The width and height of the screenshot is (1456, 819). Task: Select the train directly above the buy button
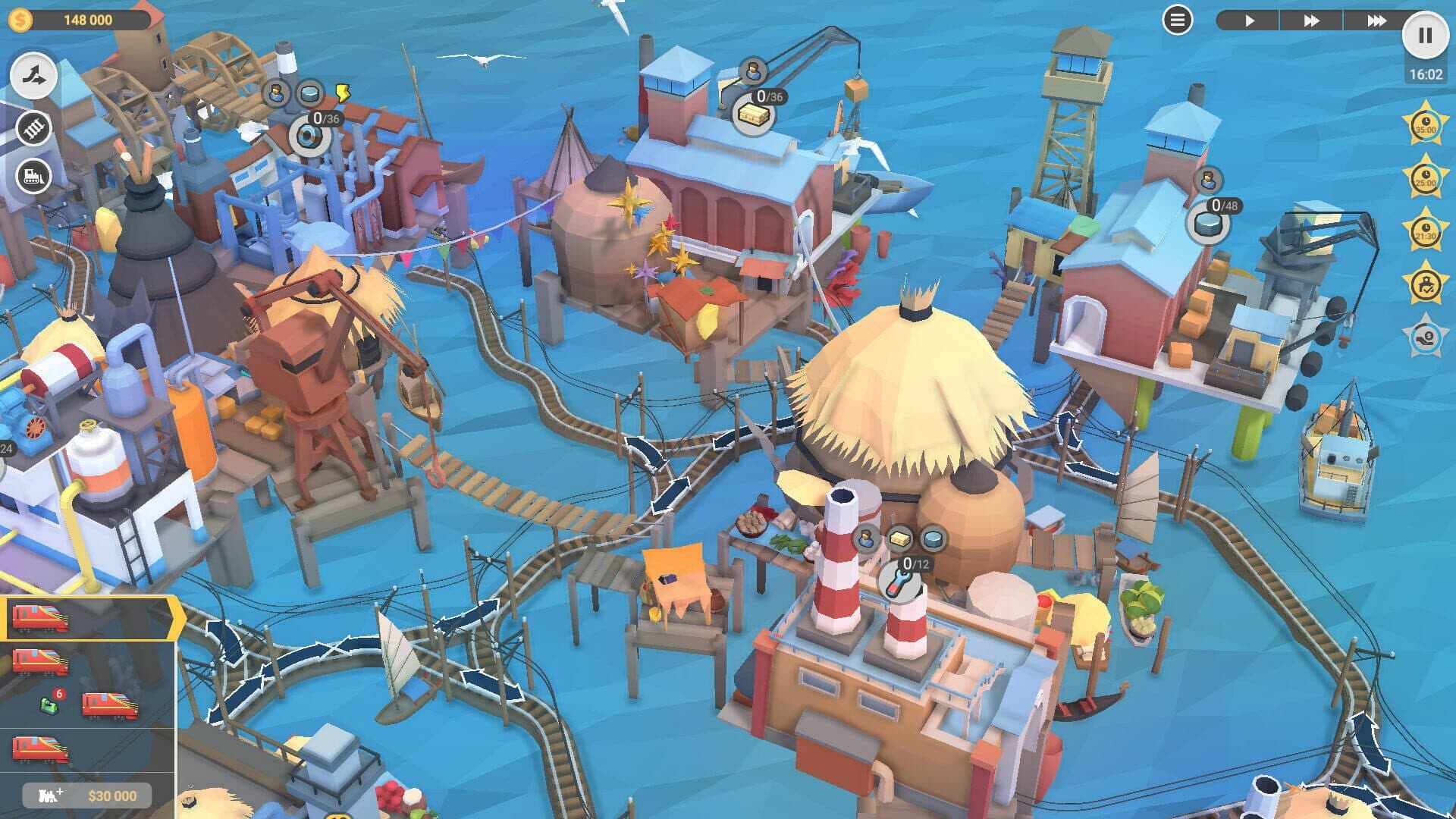click(x=42, y=748)
